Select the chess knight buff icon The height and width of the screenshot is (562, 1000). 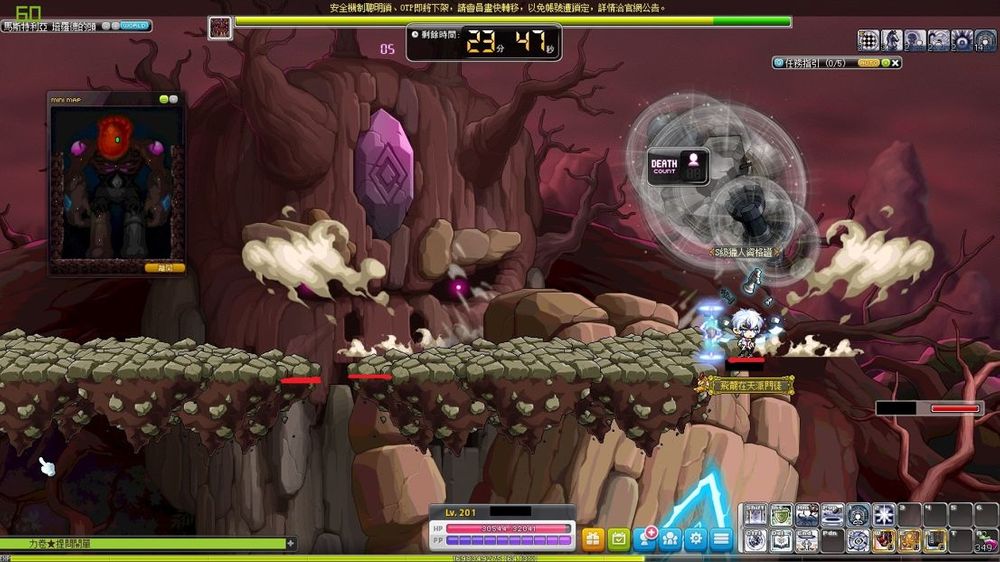point(891,40)
